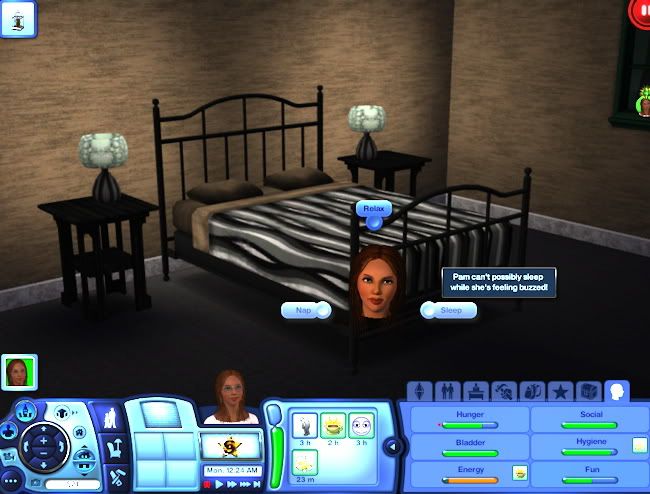Select Pam's portrait on the left sidebar

pos(18,372)
